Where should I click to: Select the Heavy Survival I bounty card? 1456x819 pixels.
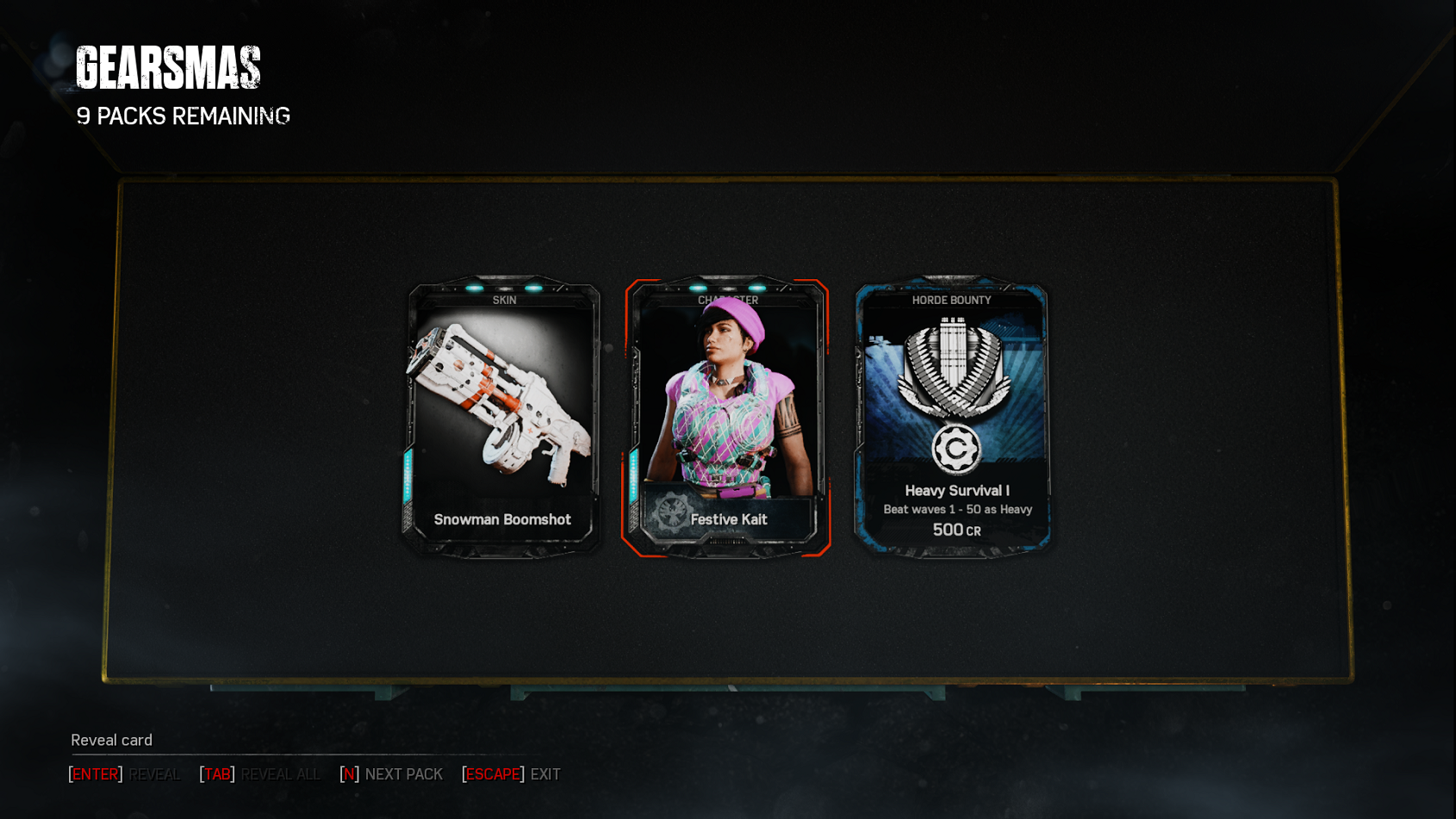952,417
